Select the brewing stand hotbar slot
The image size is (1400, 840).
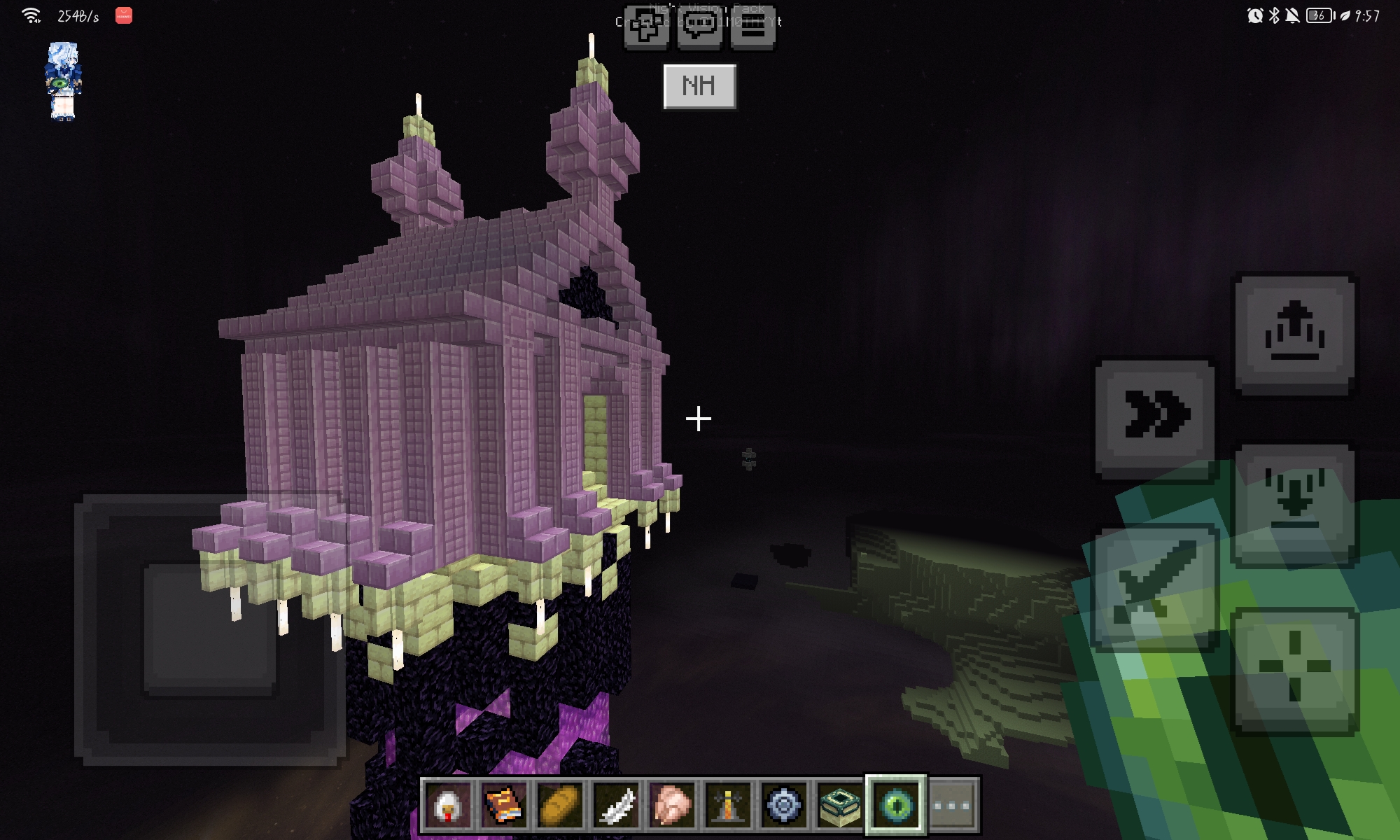tap(728, 805)
